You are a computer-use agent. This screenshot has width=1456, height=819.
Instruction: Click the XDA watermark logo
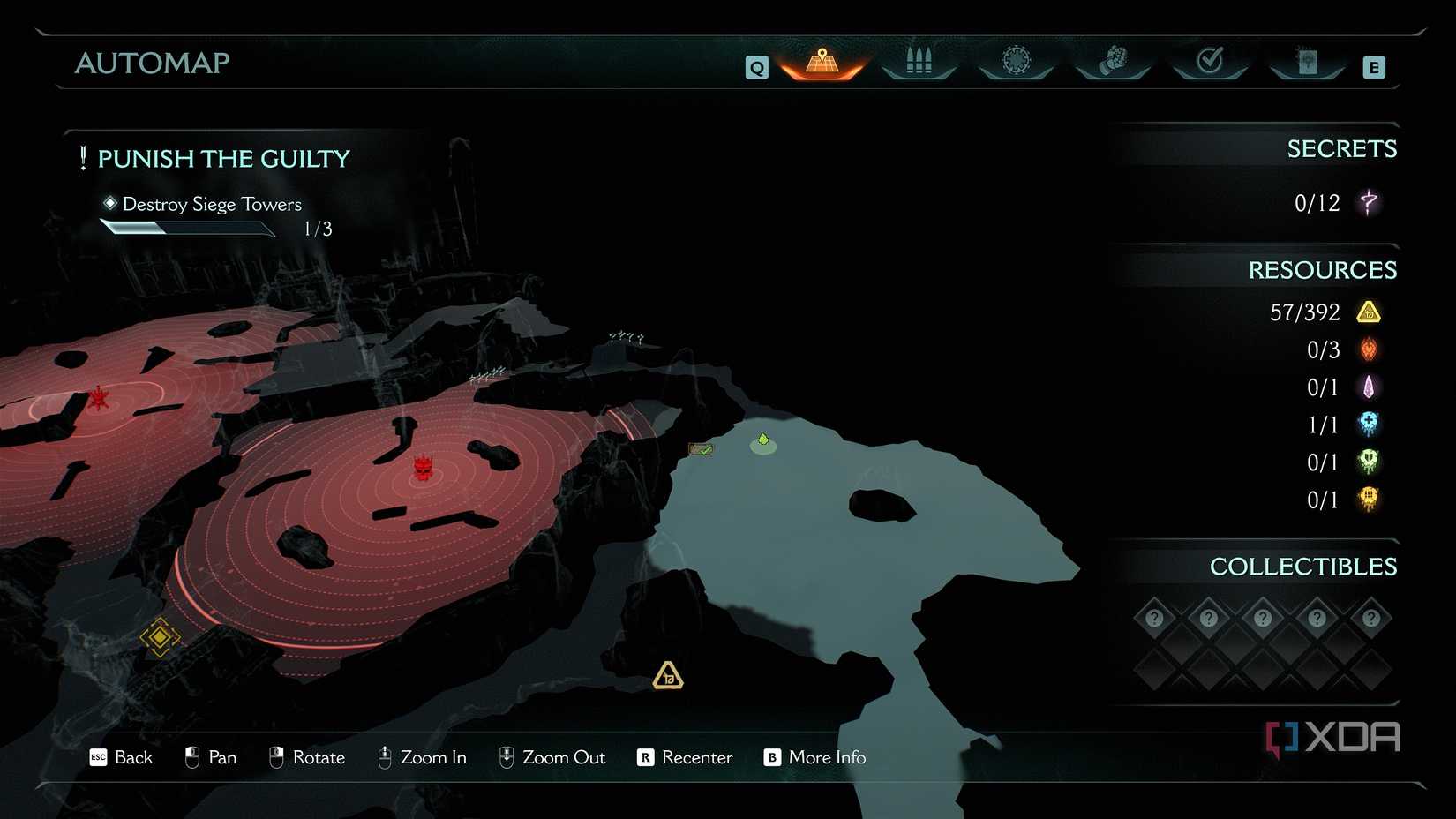[x=1333, y=738]
